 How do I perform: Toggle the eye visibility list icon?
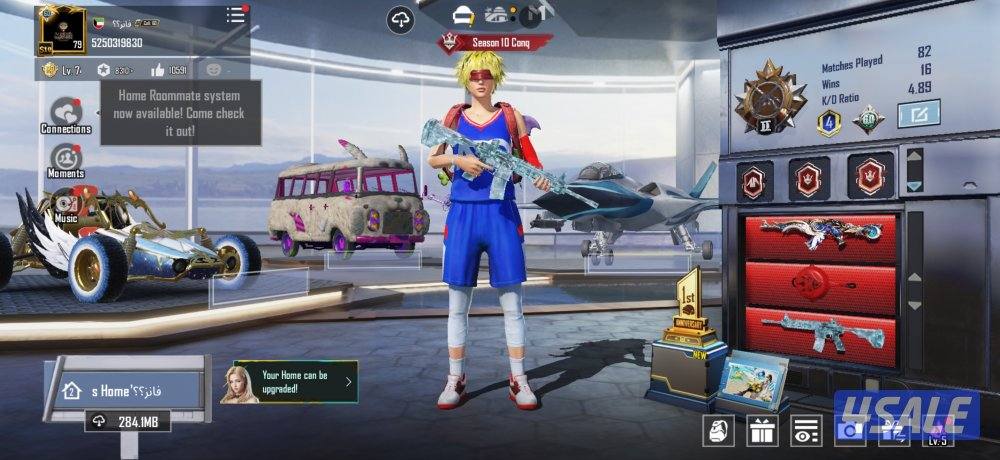click(805, 431)
